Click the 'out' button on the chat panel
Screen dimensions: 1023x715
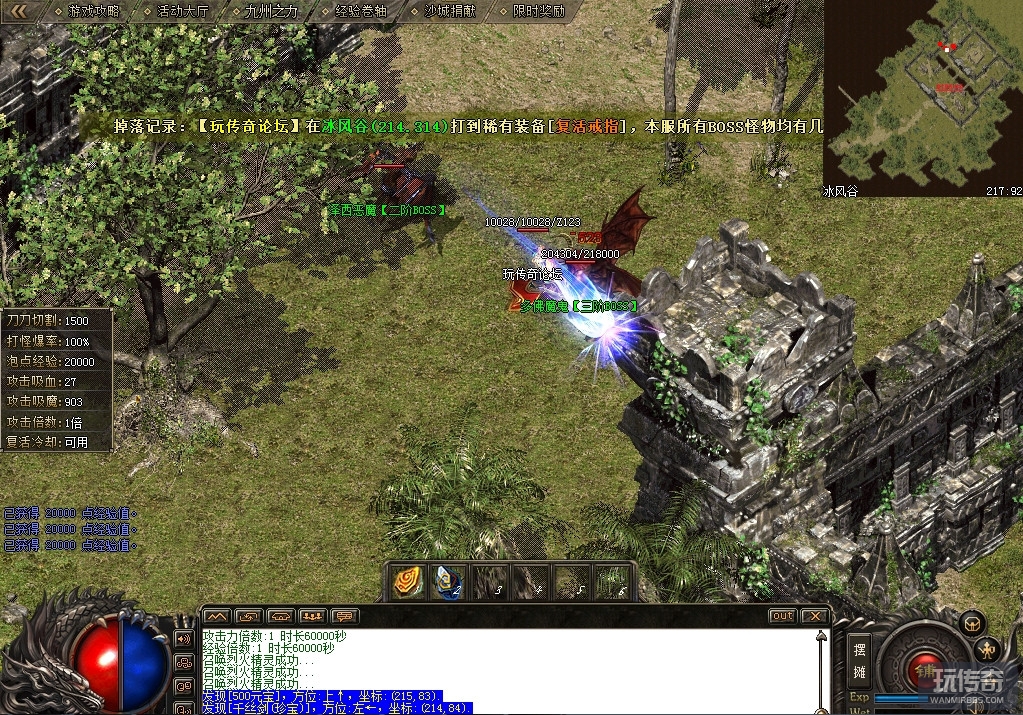(782, 616)
